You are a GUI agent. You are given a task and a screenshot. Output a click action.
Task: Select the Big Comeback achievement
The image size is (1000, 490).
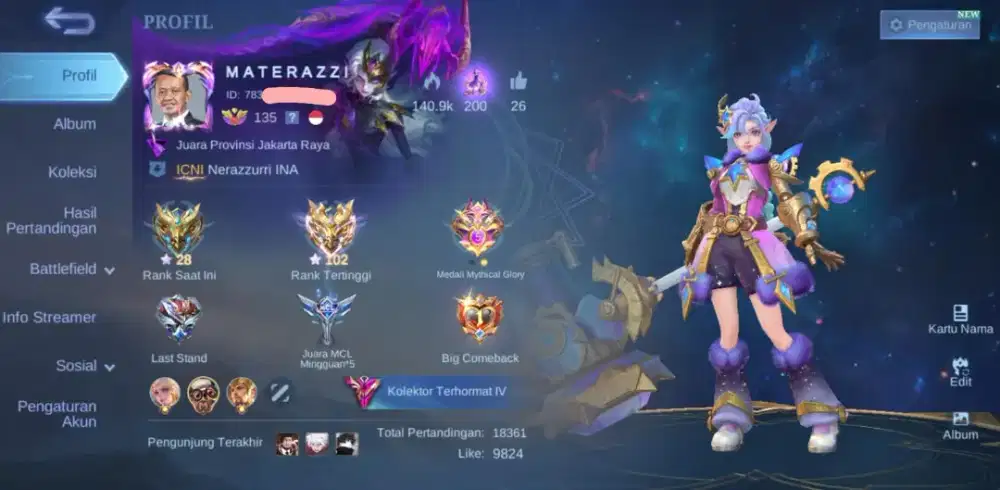coord(478,319)
